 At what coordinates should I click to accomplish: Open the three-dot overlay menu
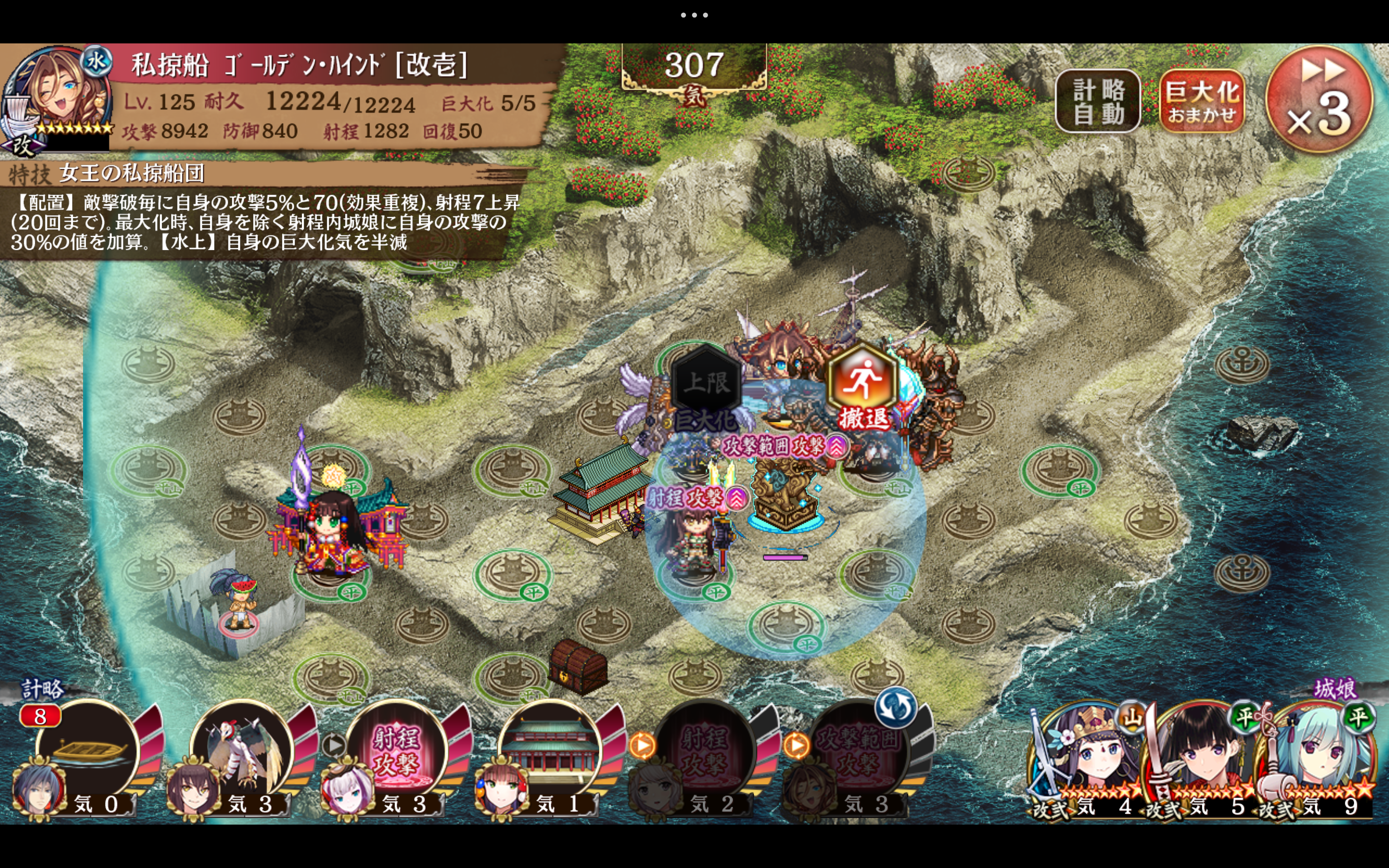click(x=694, y=15)
